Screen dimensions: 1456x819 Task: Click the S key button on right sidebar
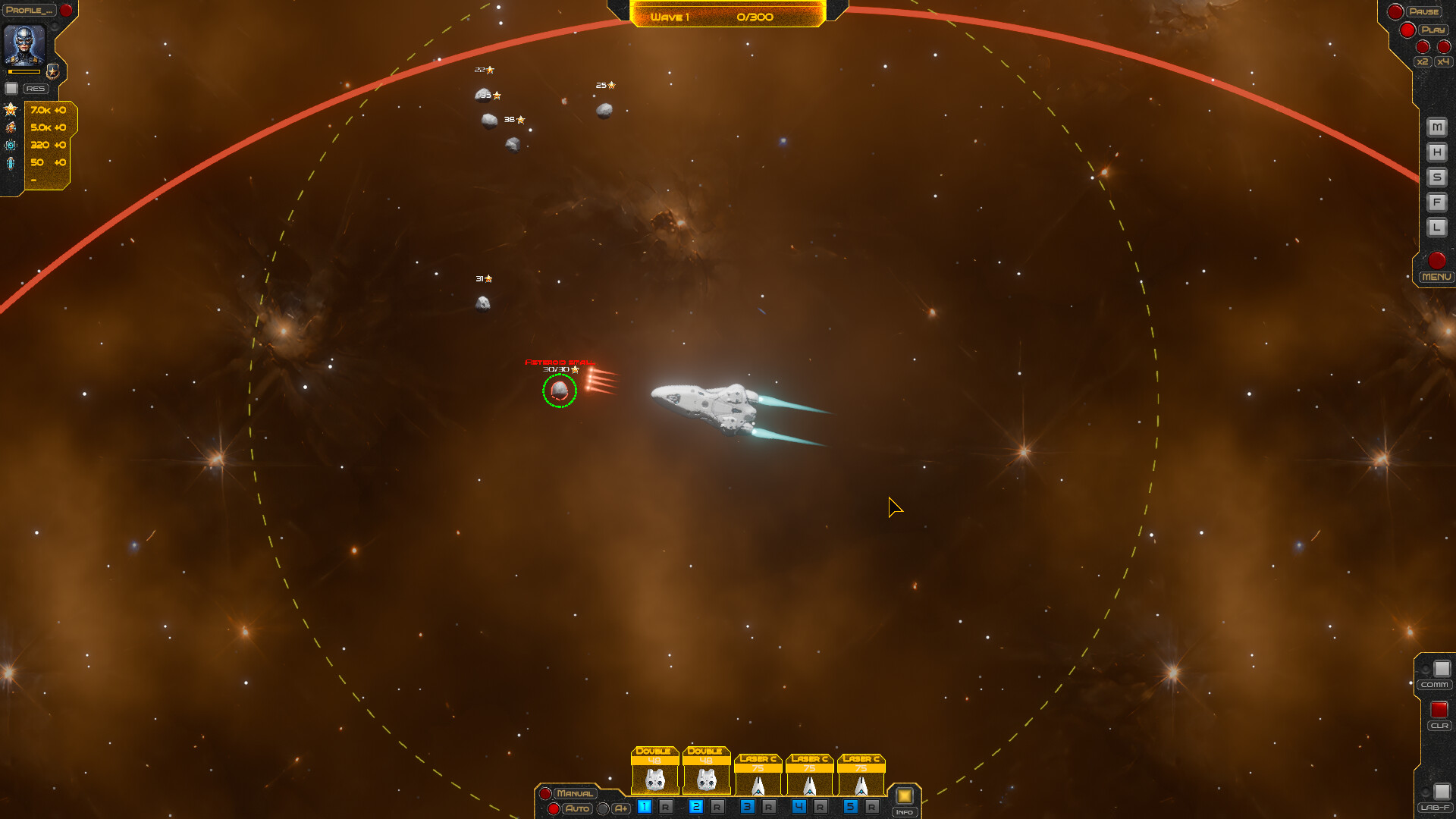[x=1436, y=176]
